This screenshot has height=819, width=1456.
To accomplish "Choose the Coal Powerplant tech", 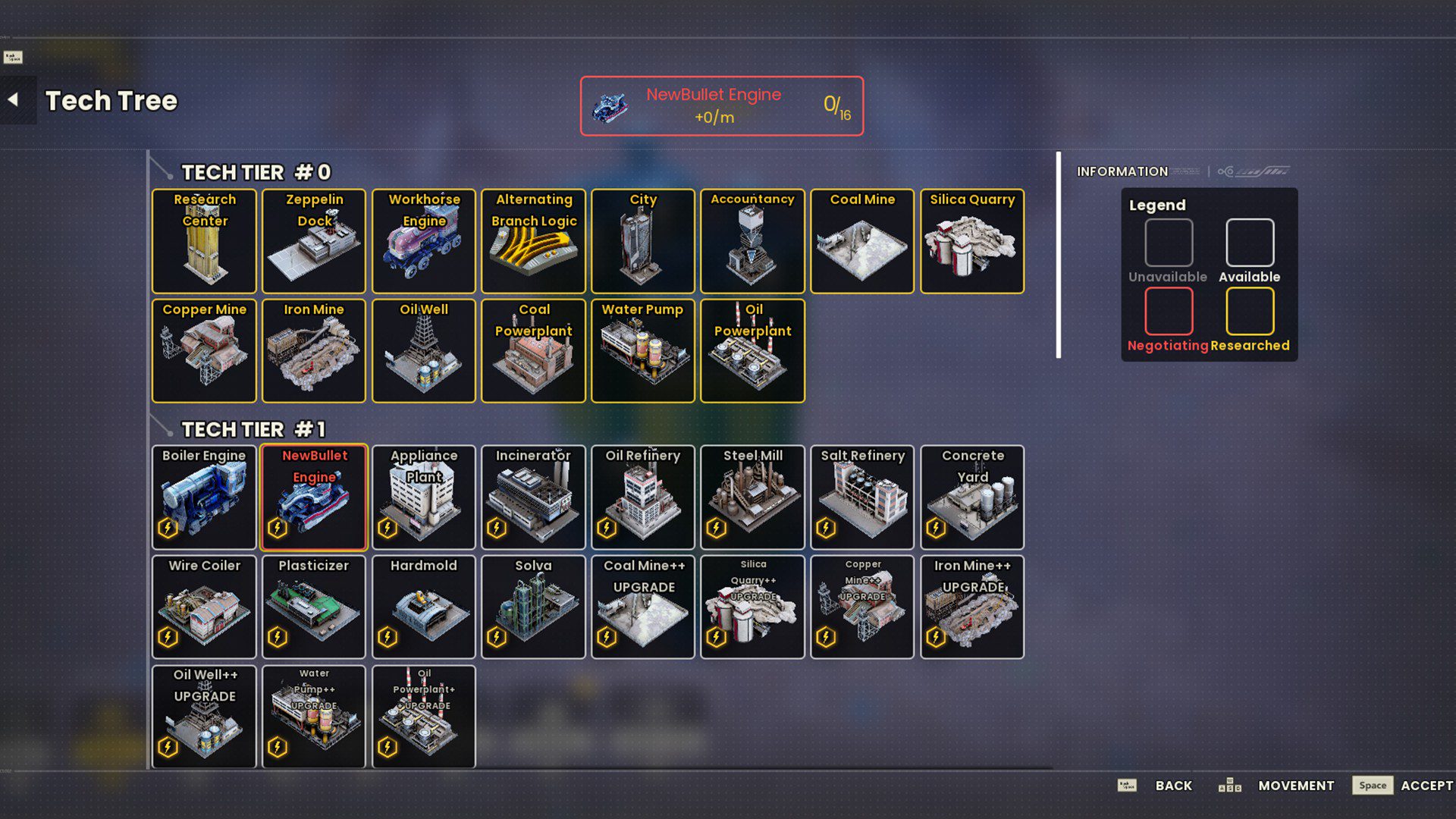I will 533,350.
